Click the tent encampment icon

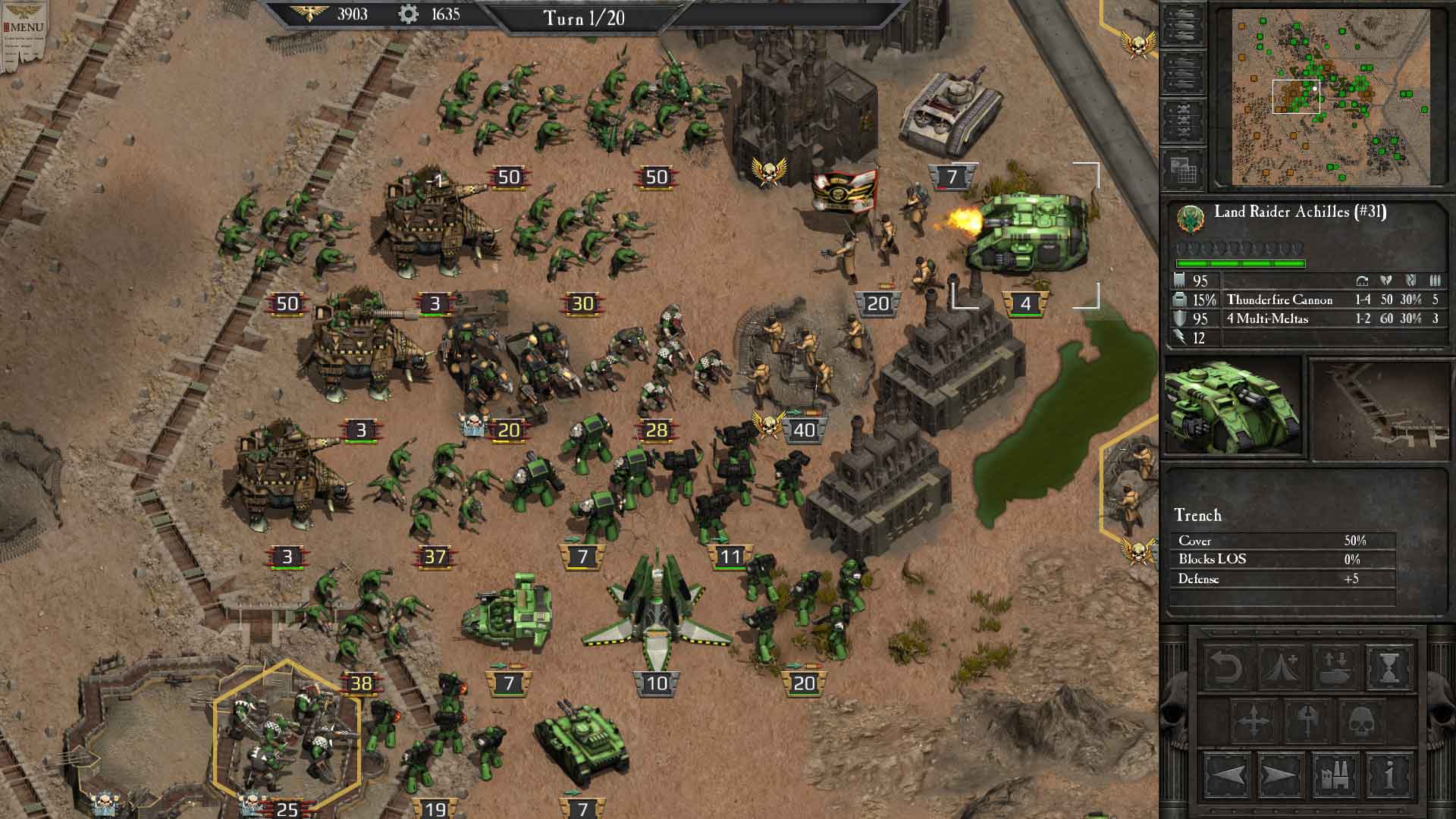1279,667
